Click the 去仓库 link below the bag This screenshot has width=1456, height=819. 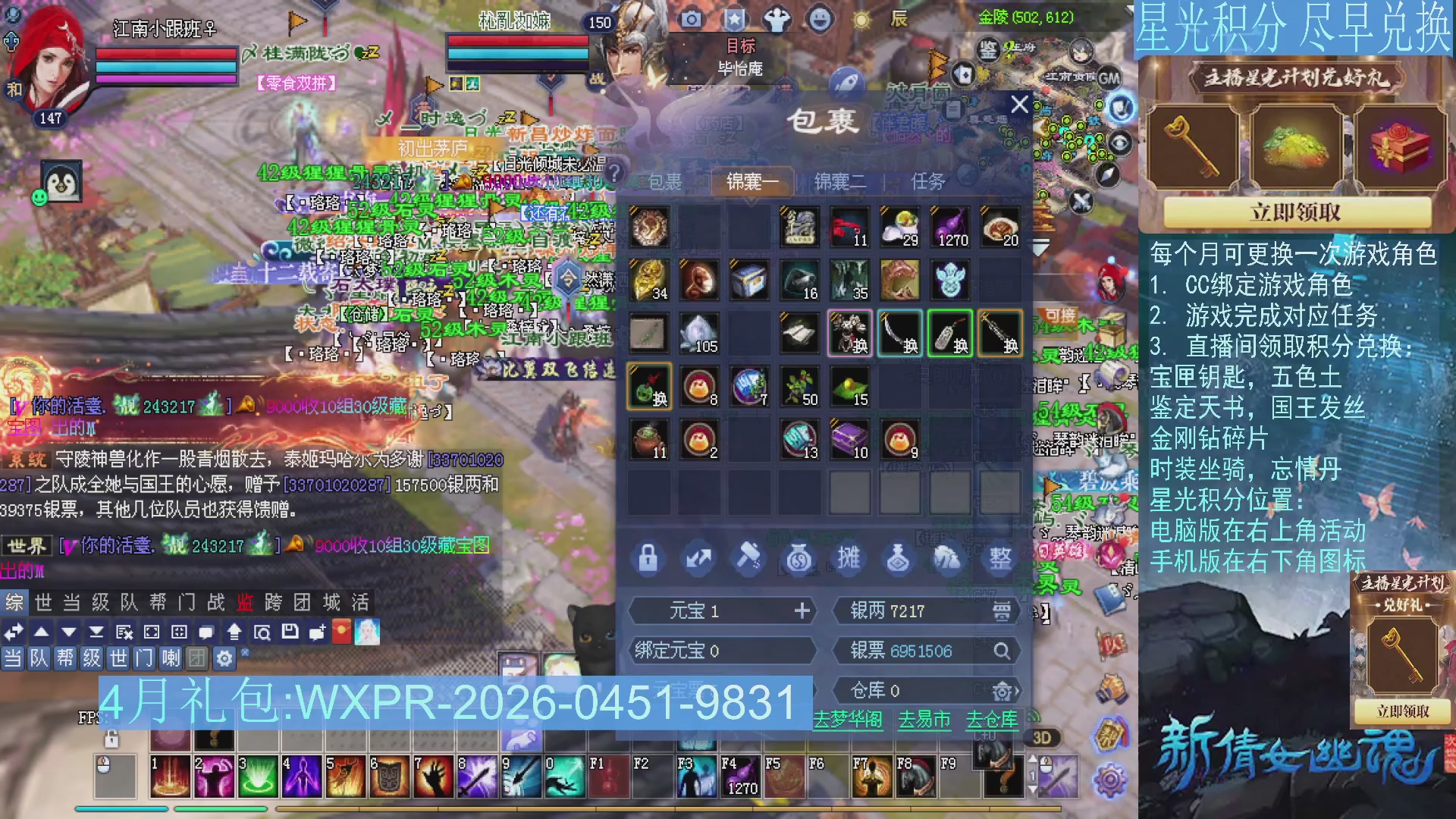993,723
